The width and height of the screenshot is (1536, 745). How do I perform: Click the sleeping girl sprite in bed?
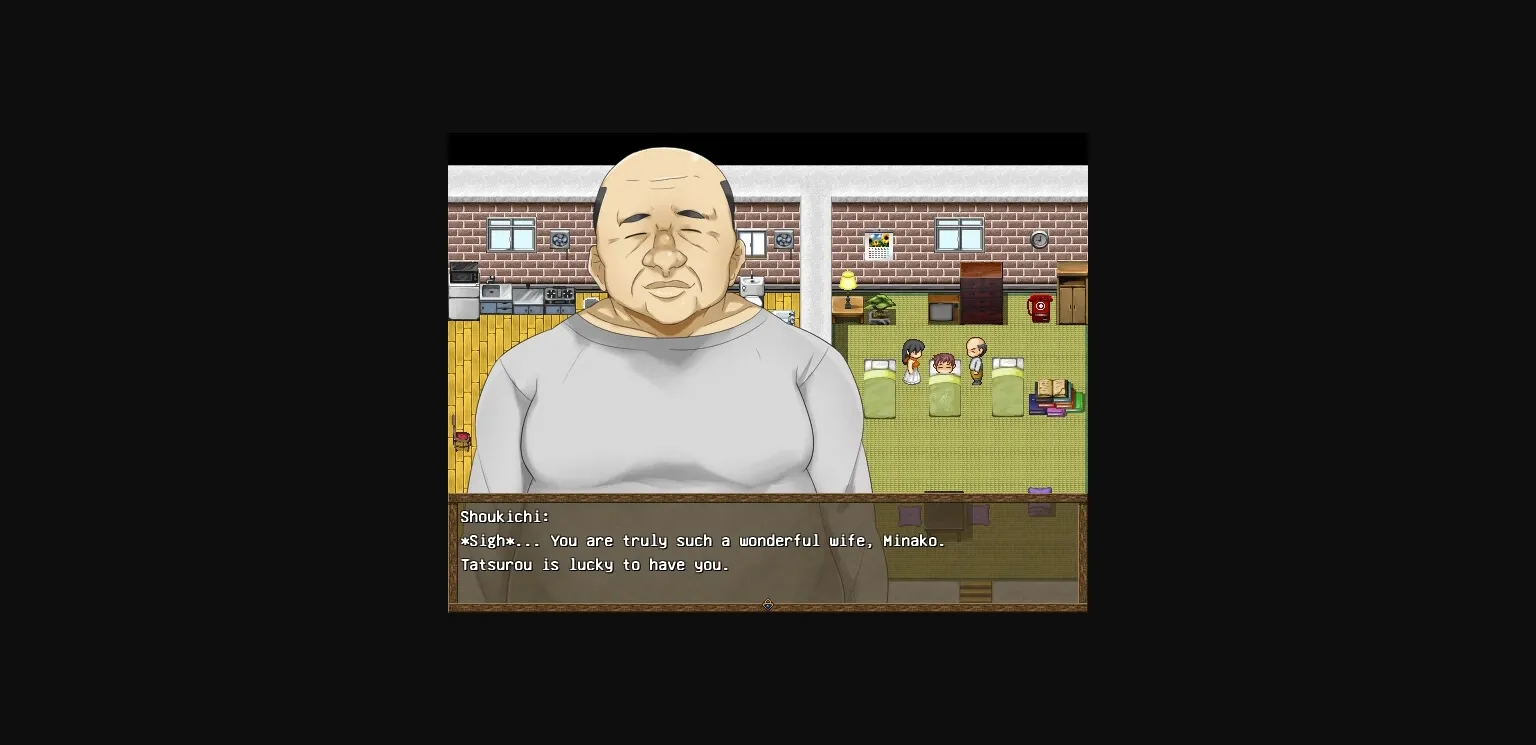click(x=944, y=365)
